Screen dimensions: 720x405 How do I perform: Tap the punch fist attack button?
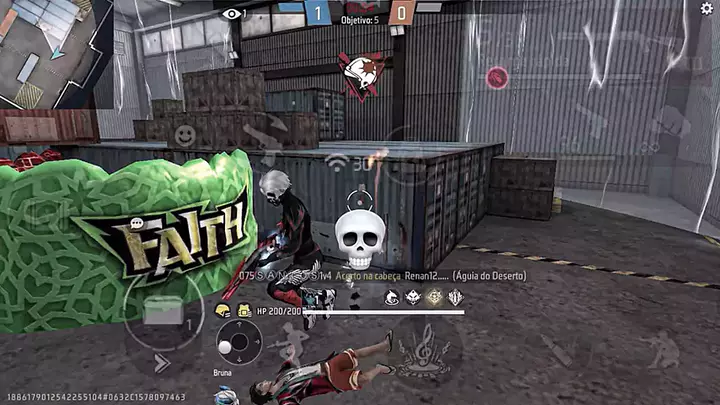[672, 122]
